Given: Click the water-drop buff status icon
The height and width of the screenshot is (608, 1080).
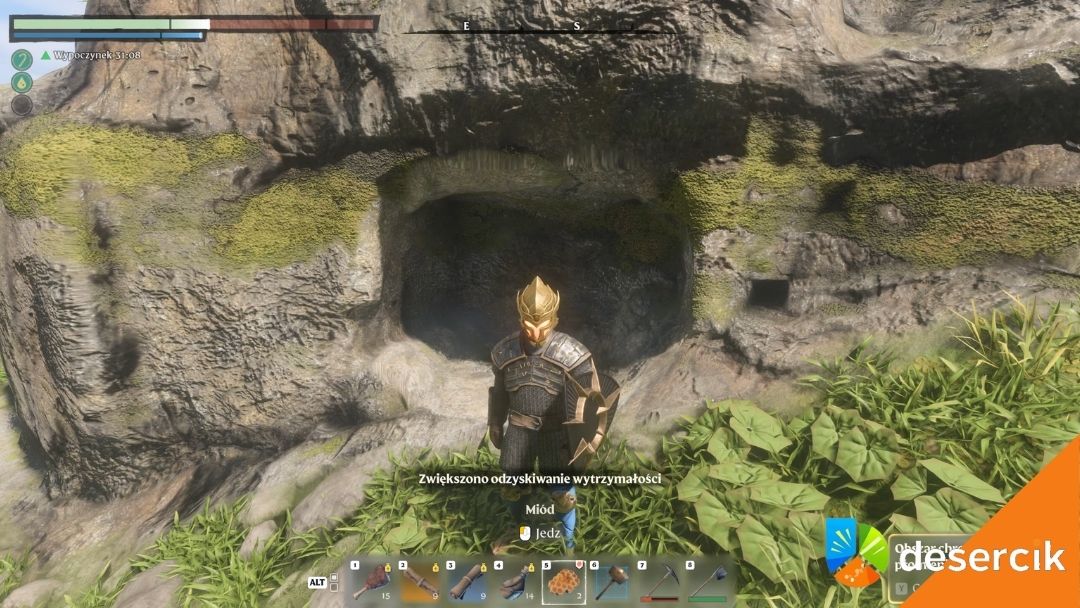Looking at the screenshot, I should point(22,82).
